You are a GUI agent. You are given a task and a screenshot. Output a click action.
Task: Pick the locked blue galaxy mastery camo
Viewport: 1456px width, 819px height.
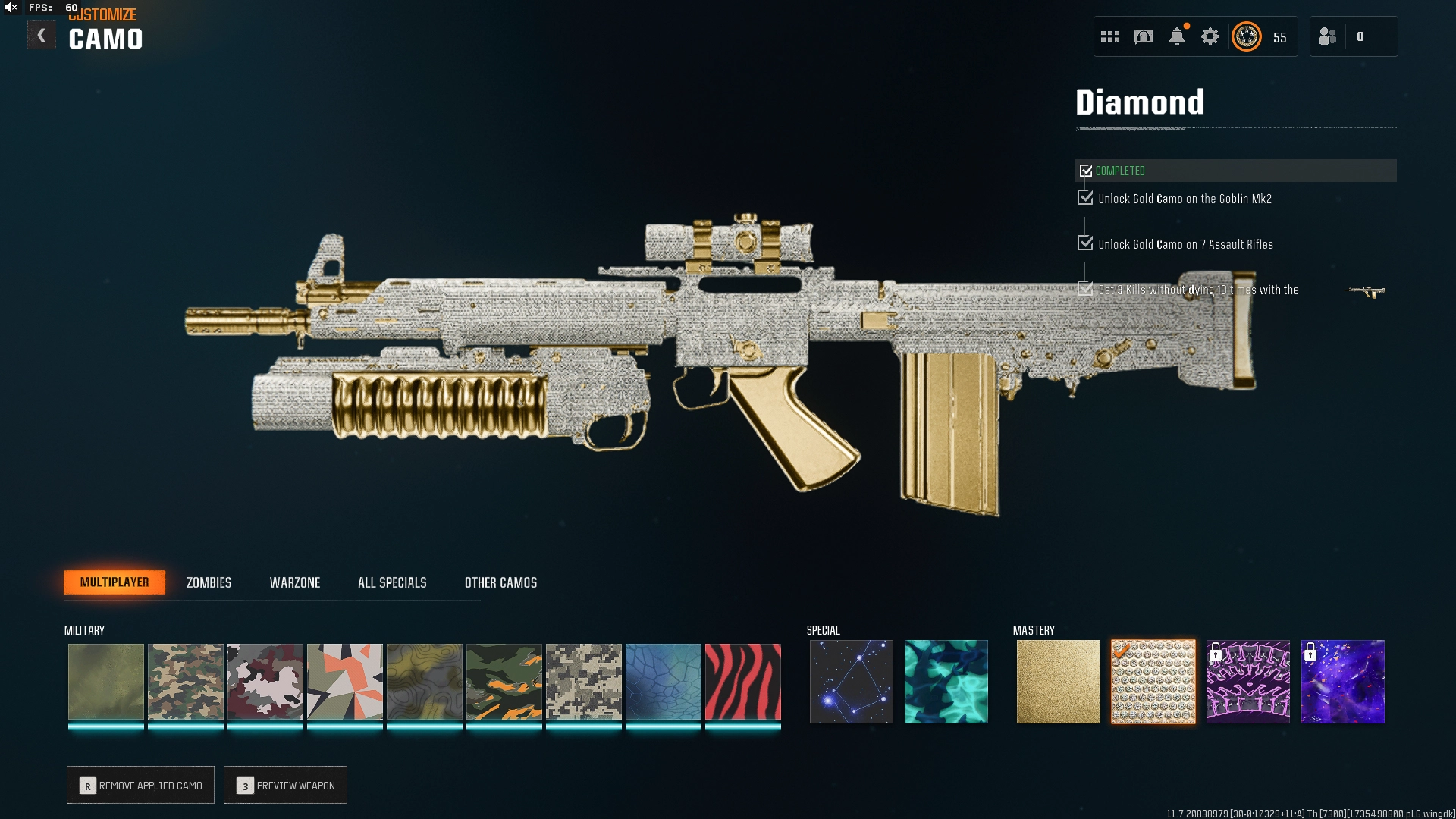click(x=1342, y=681)
